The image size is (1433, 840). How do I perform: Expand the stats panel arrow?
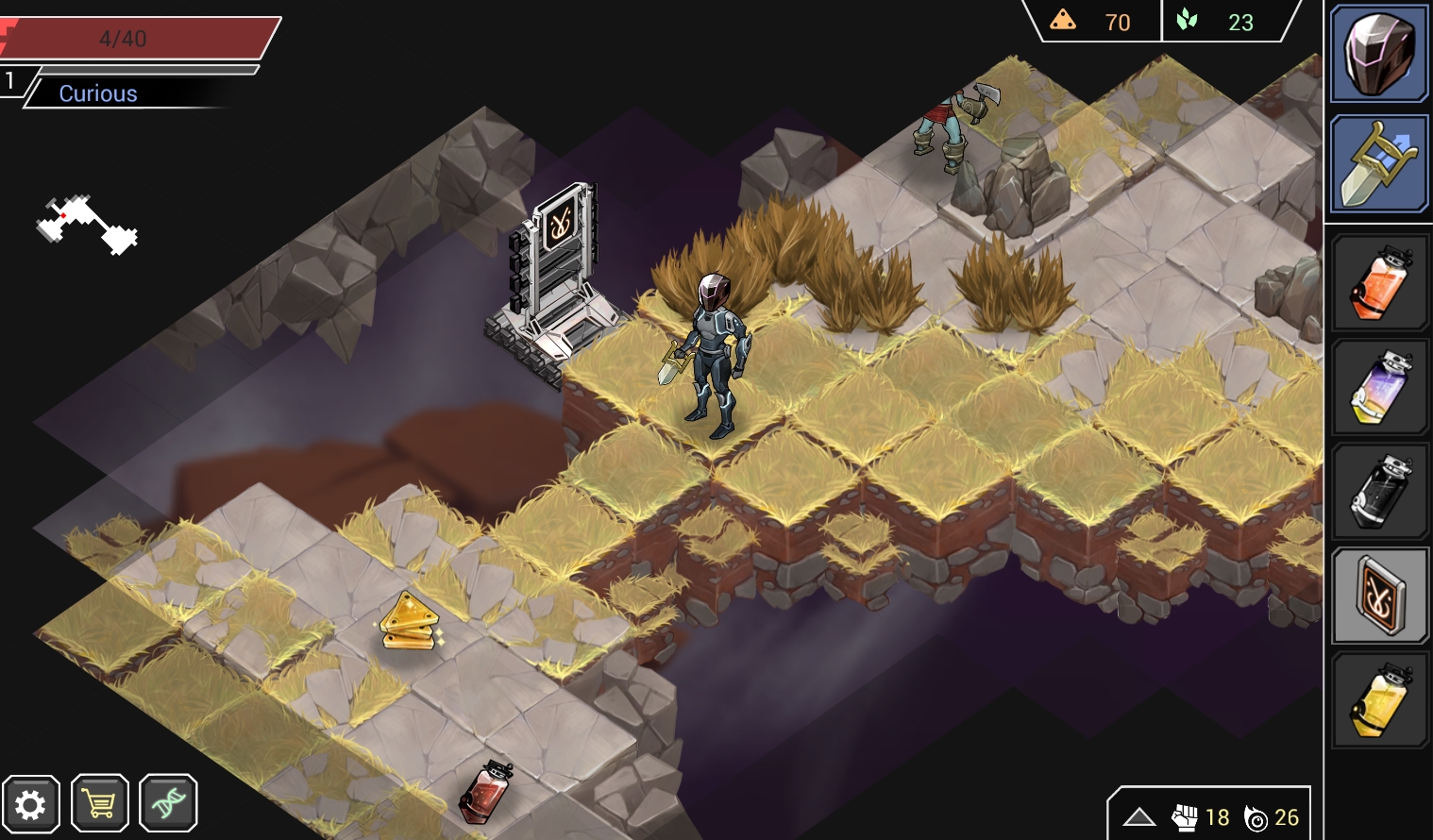(x=1139, y=816)
